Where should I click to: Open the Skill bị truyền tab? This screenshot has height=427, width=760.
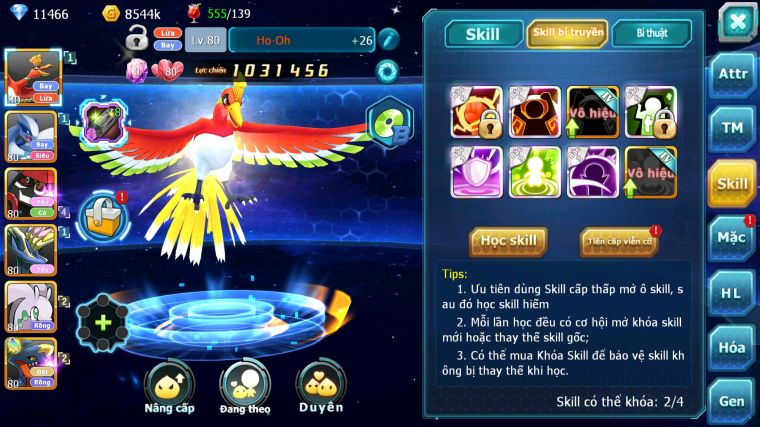click(x=567, y=34)
